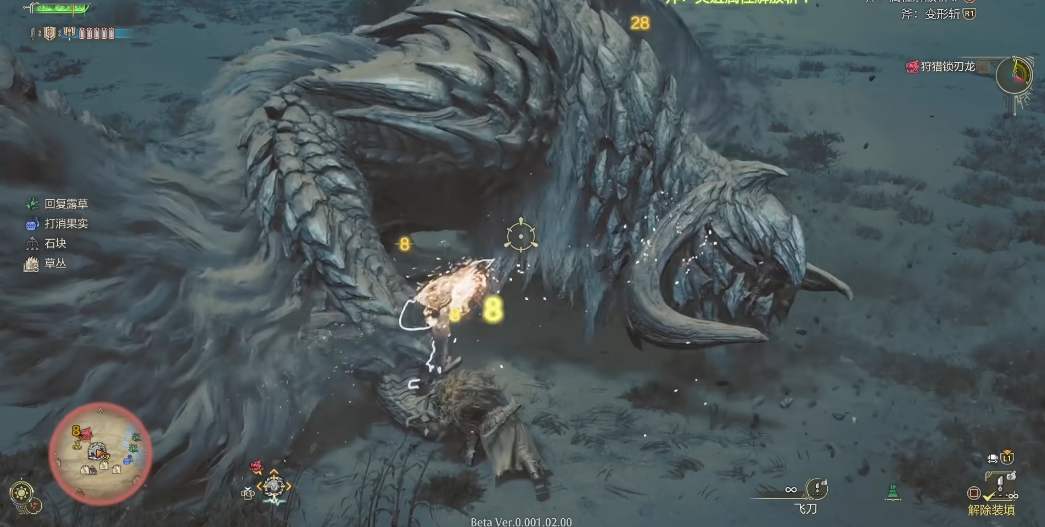Open the circular minimap

click(x=100, y=452)
